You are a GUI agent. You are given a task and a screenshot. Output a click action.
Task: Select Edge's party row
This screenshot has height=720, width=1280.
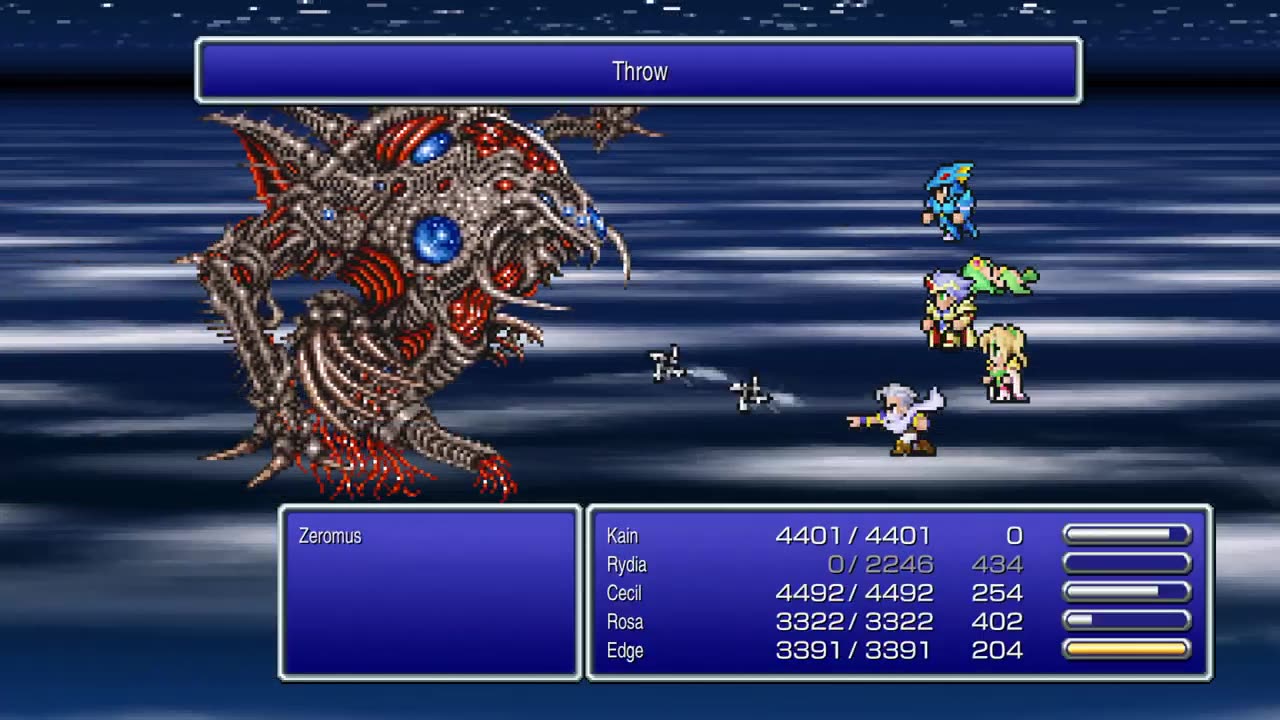[x=624, y=651]
